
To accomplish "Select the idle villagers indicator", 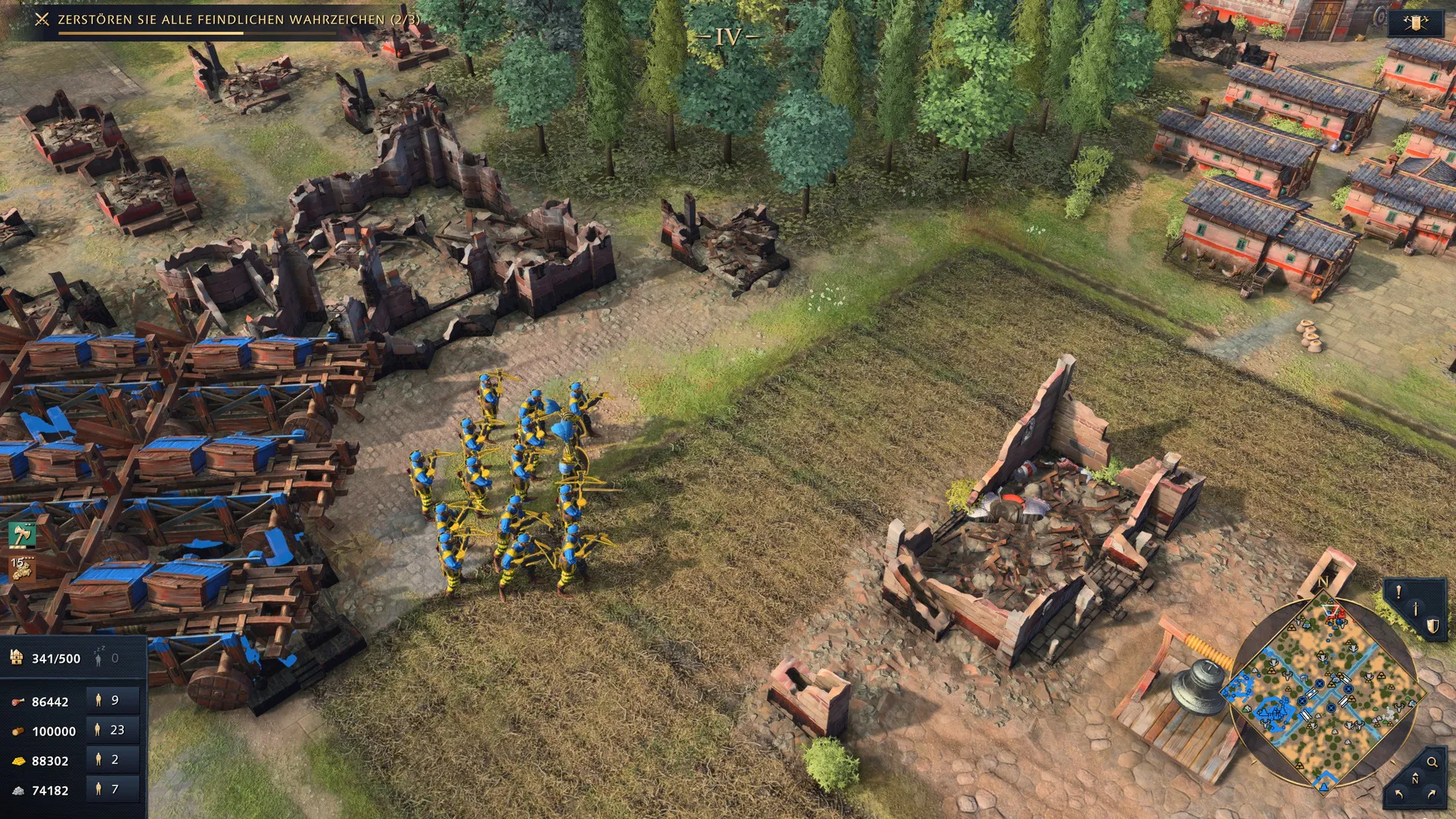I will pos(106,658).
